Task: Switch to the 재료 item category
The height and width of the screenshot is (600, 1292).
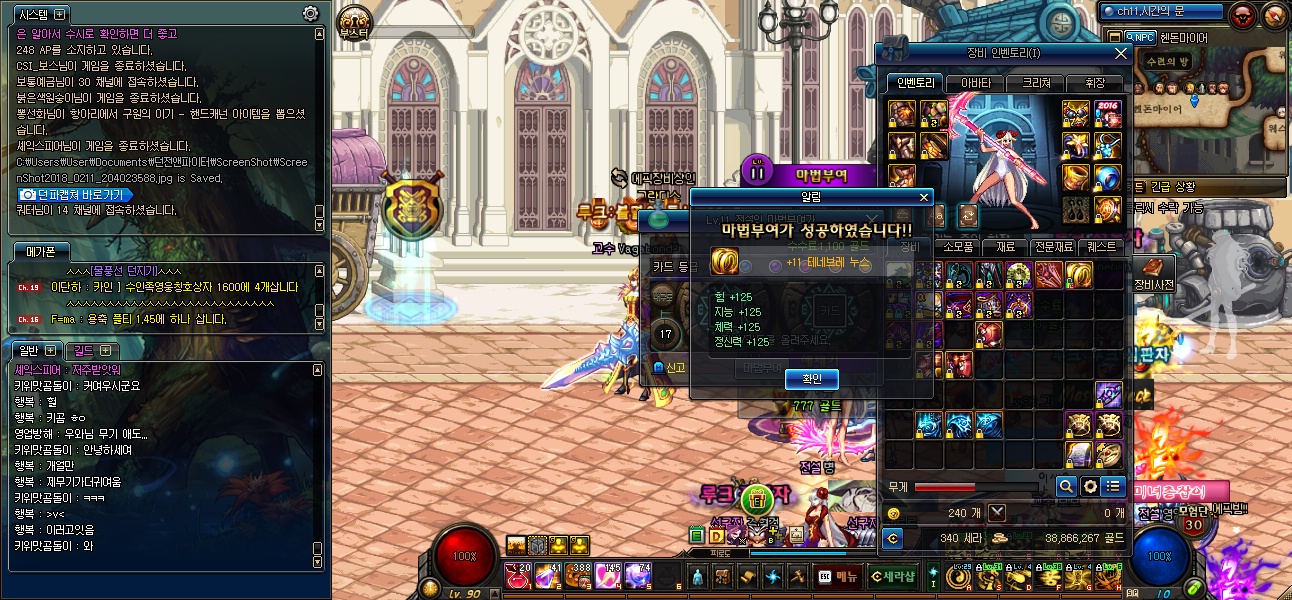Action: click(x=1004, y=247)
